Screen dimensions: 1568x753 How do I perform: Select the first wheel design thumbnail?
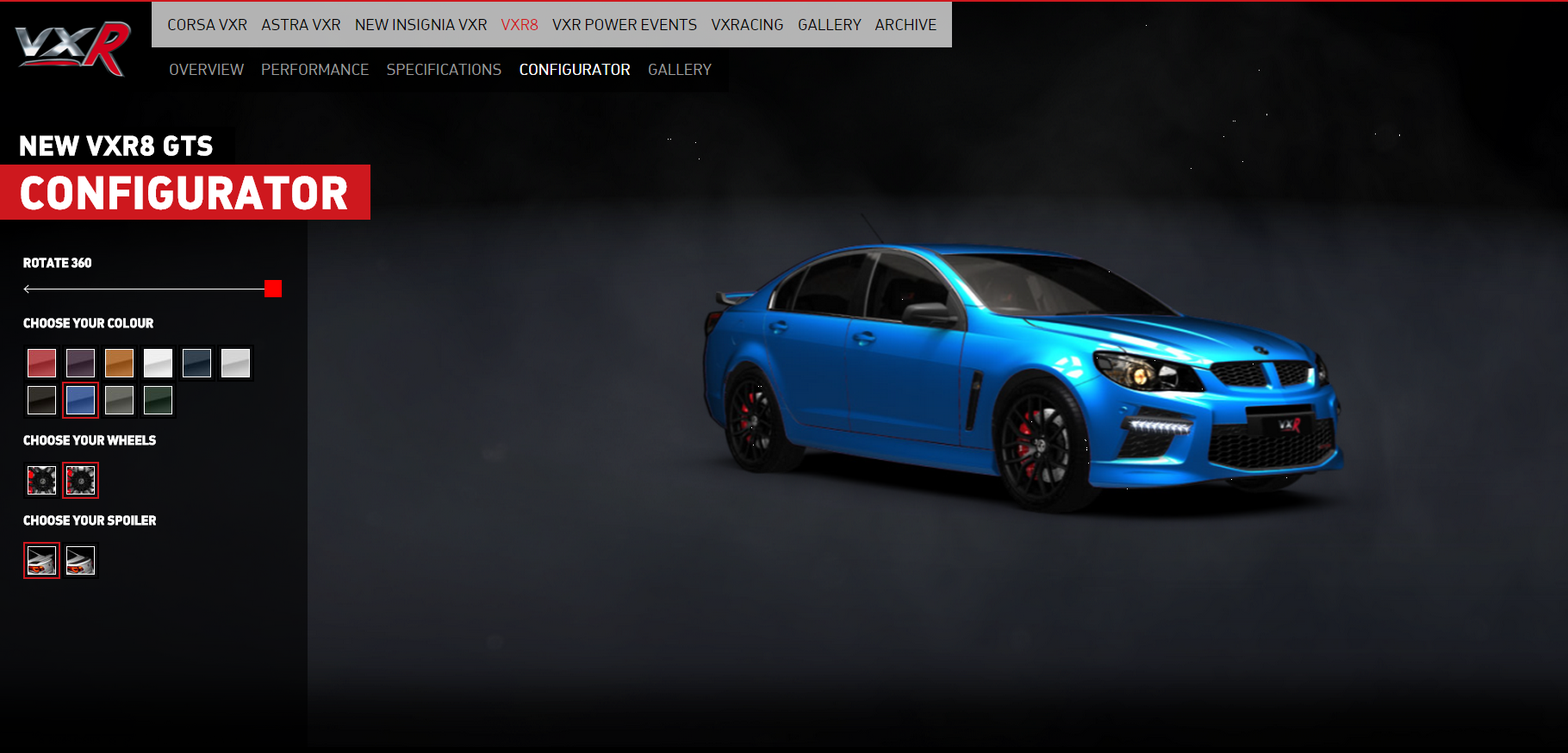click(x=41, y=480)
